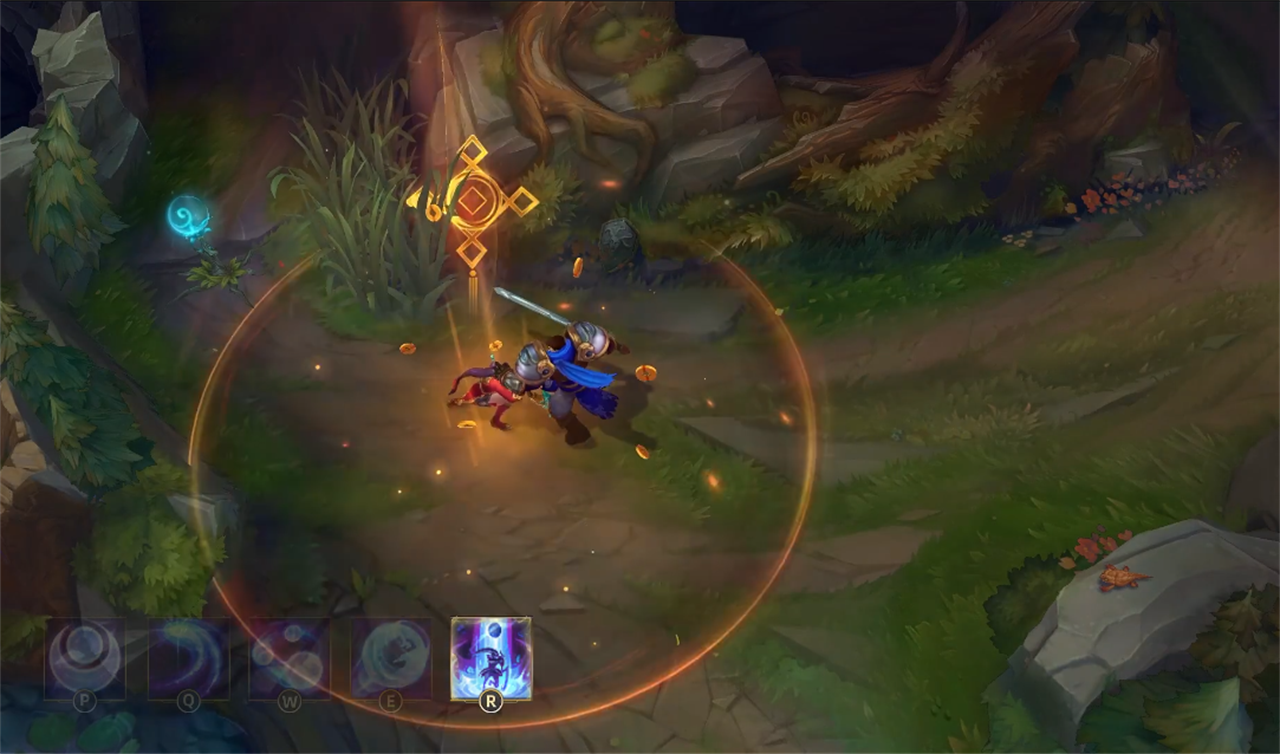Image resolution: width=1280 pixels, height=754 pixels.
Task: Select the passive ability icon
Action: [85, 657]
